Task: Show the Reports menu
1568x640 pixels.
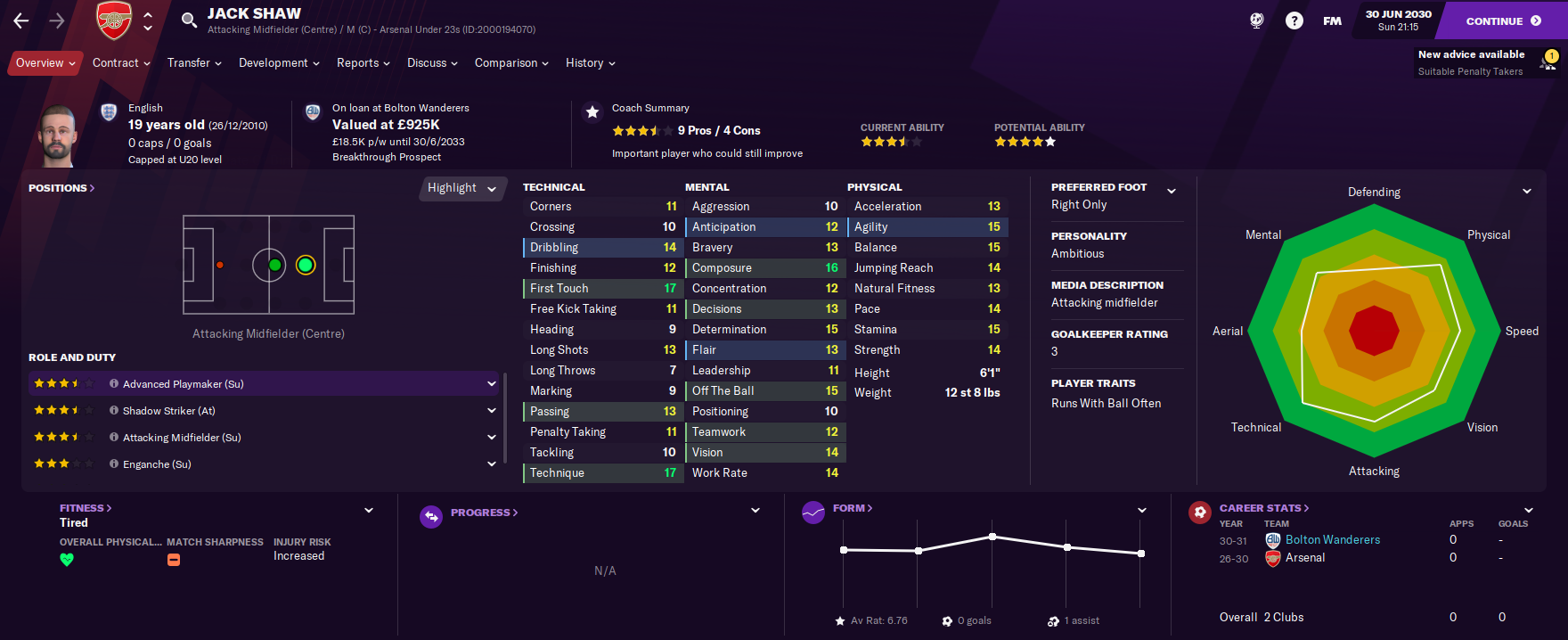Action: tap(363, 63)
